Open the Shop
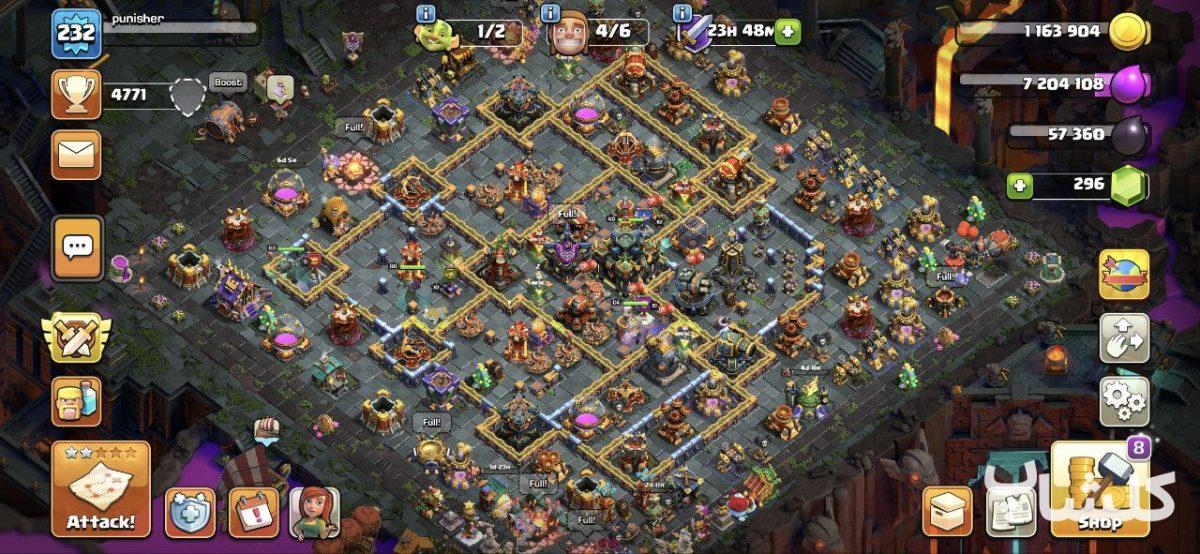1200x554 pixels. 1099,490
